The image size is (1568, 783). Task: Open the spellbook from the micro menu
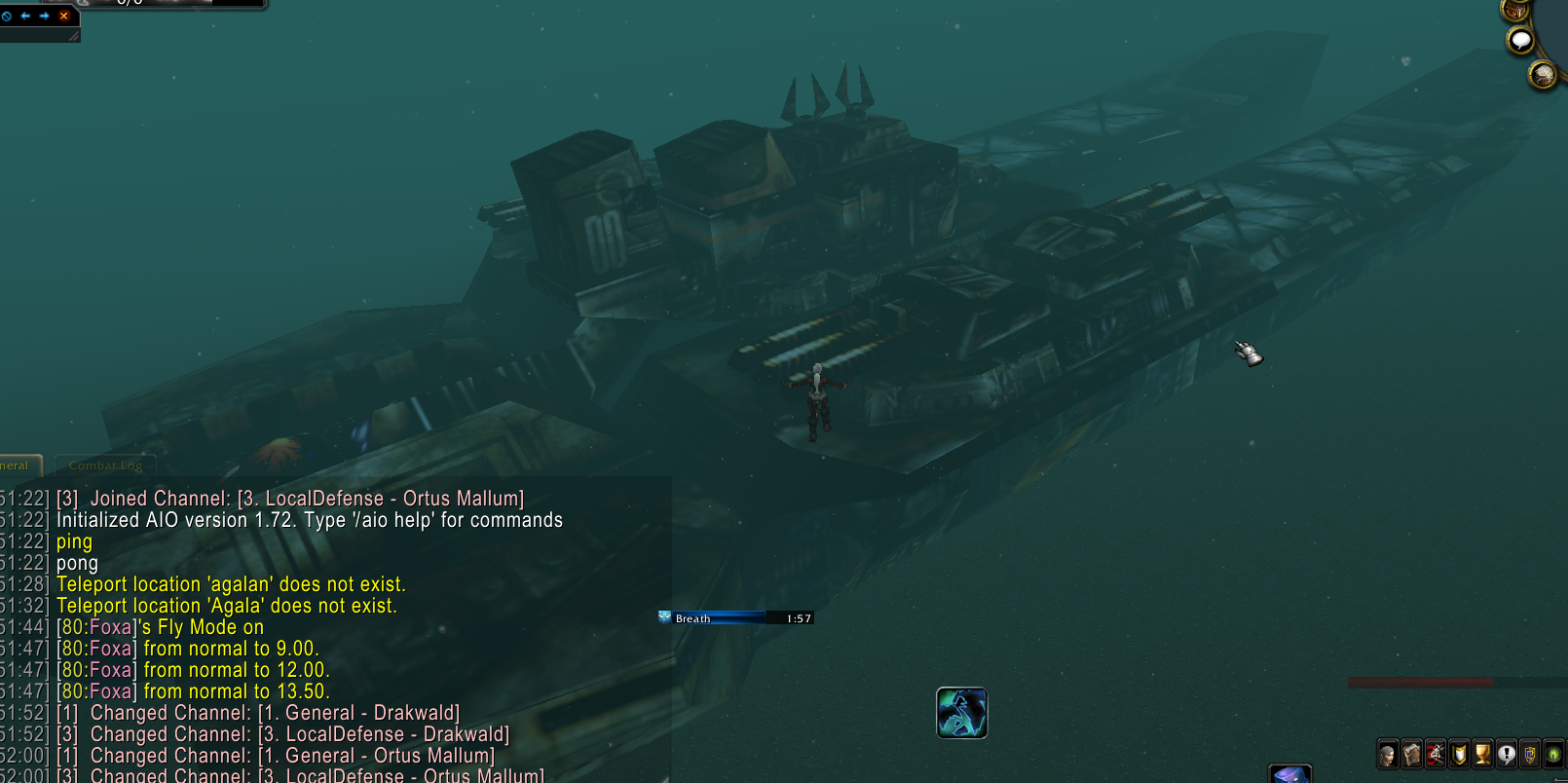(1411, 754)
